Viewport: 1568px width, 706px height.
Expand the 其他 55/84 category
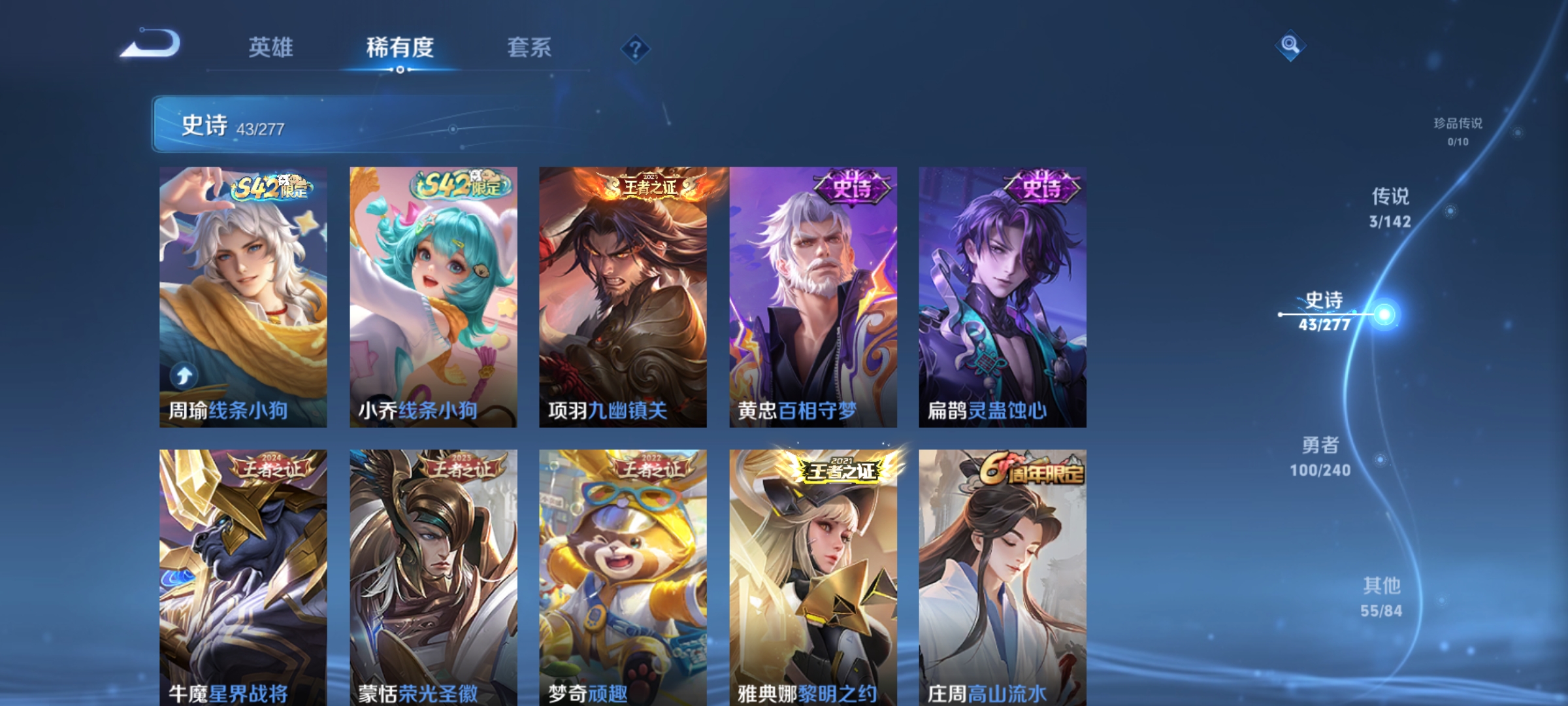pos(1380,595)
